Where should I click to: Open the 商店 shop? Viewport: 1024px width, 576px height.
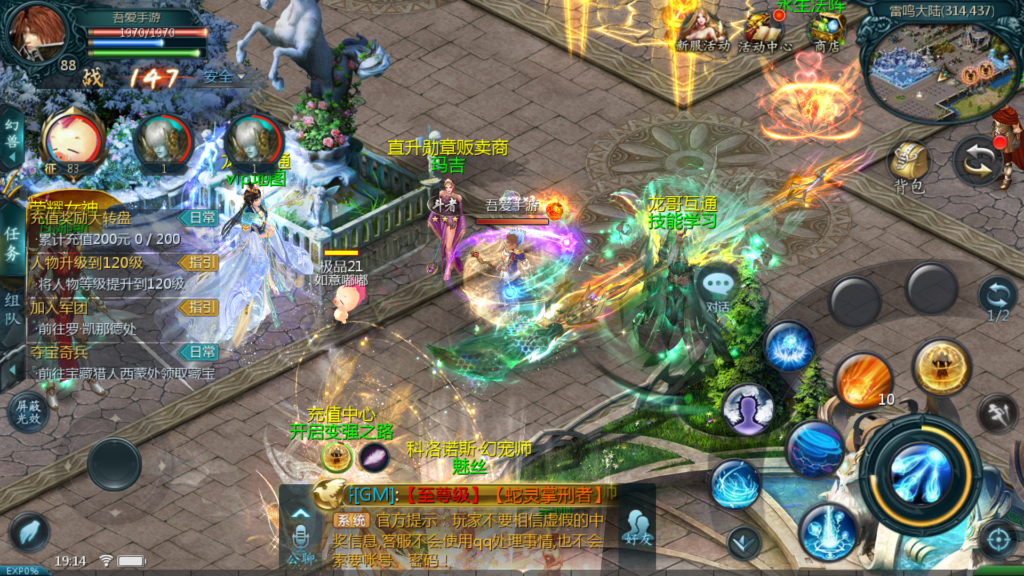(826, 30)
